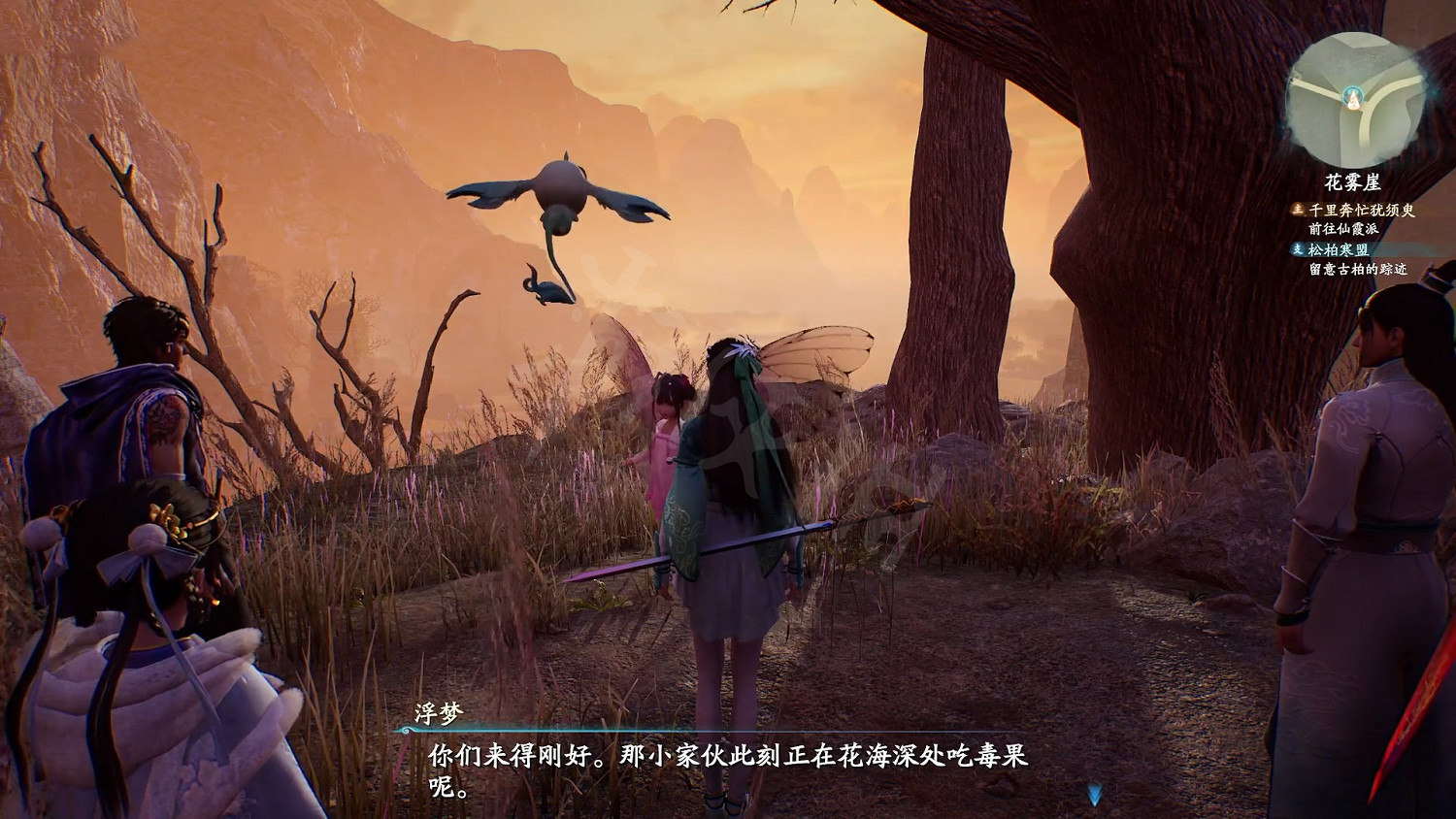This screenshot has height=819, width=1456.
Task: Select the main quest 千里奔忙犹须臾
Action: 1361,211
